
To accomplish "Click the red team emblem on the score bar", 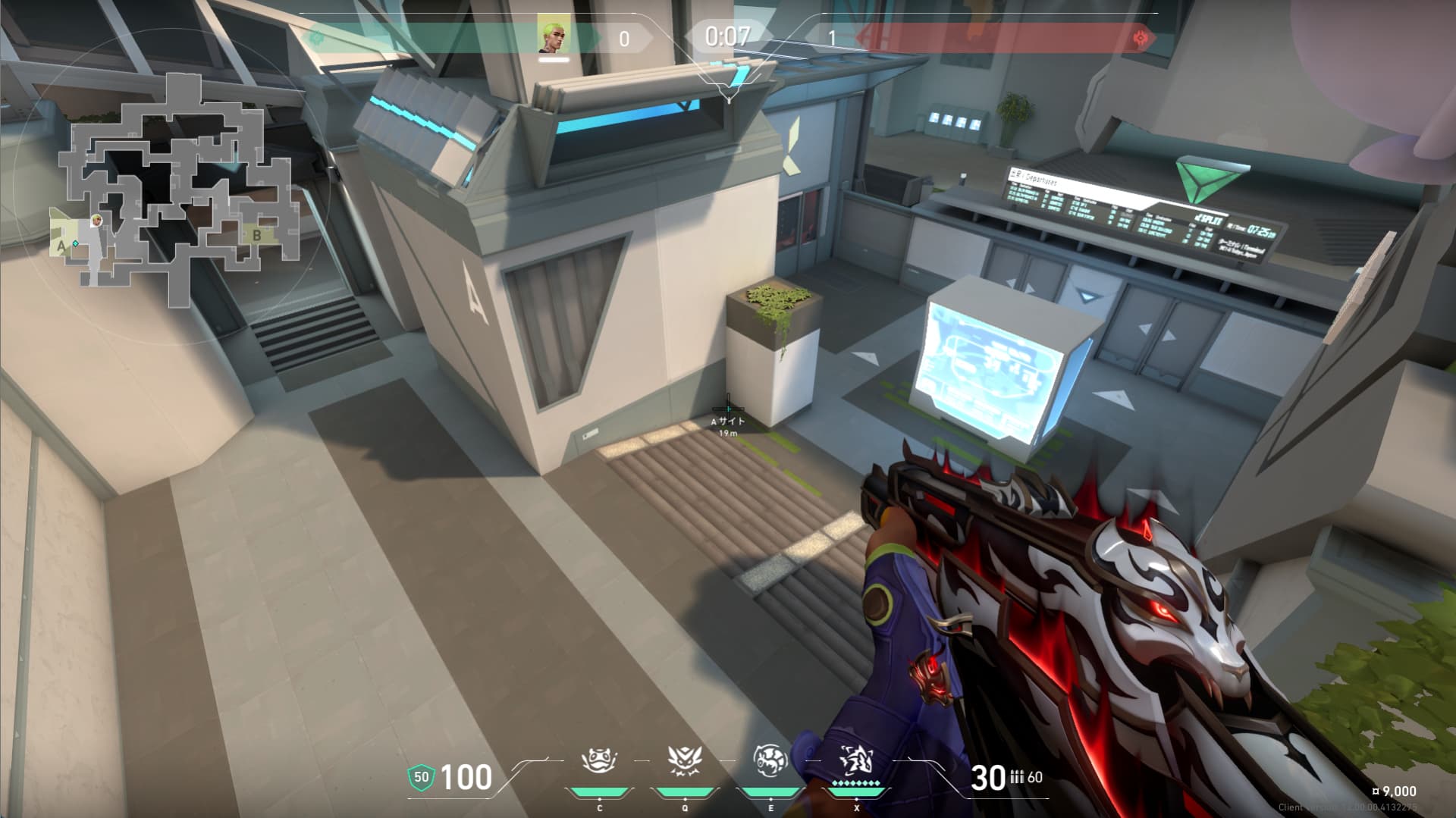I will (1139, 38).
